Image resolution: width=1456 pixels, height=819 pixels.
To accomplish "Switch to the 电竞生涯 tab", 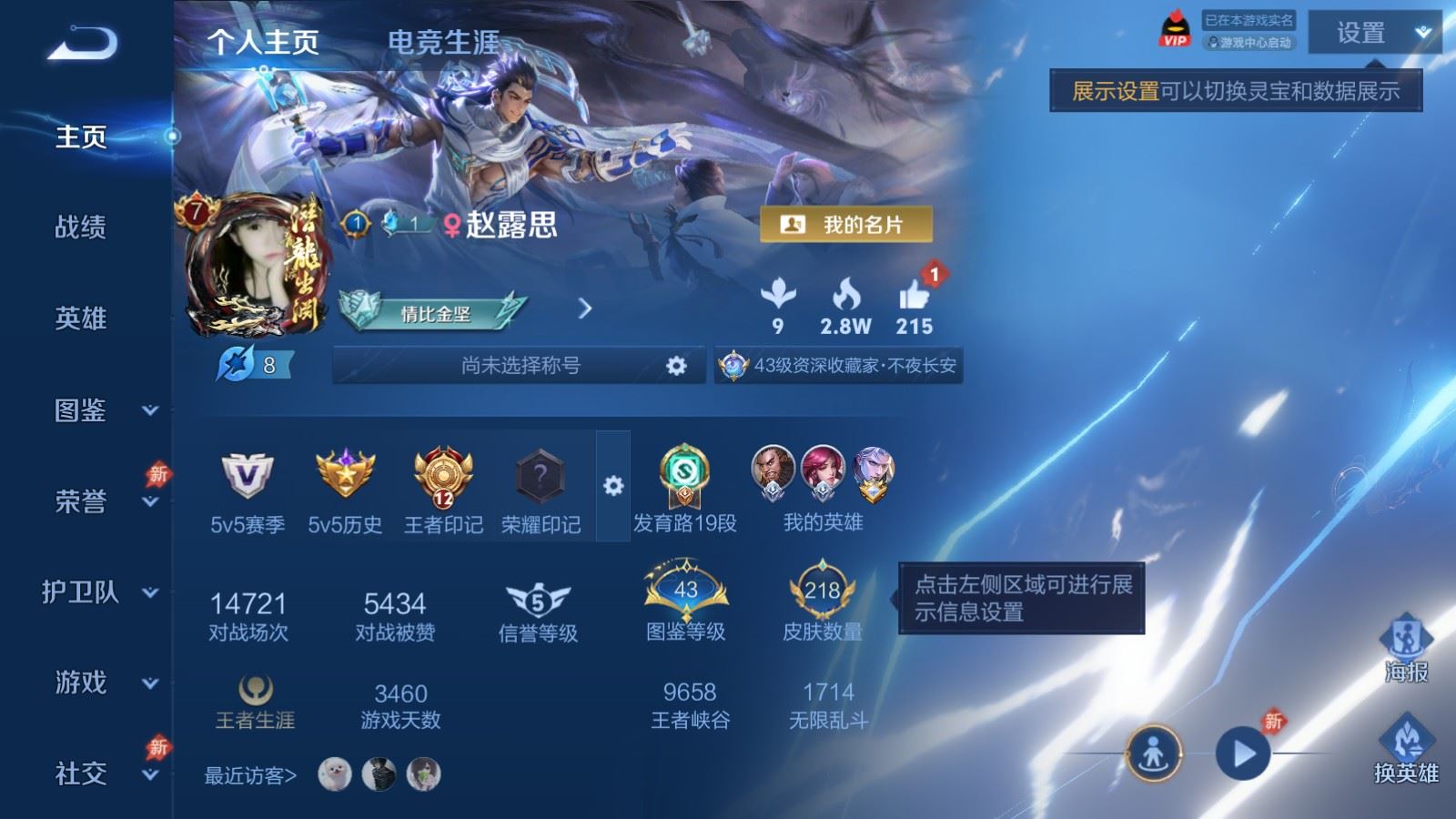I will pos(443,42).
